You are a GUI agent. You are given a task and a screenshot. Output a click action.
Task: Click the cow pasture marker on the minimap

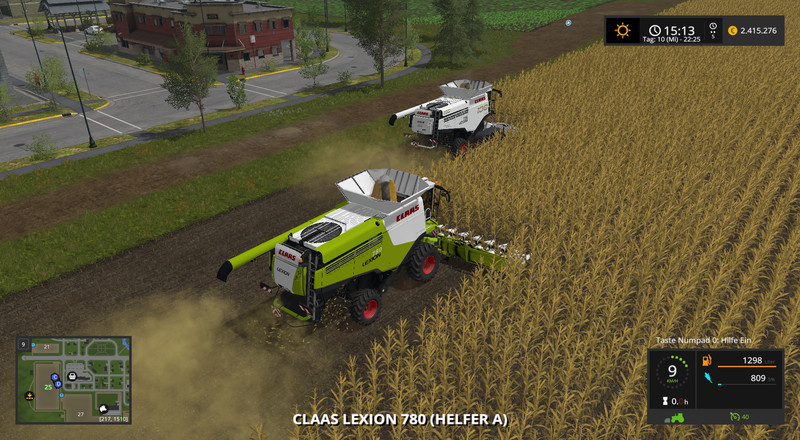(x=103, y=408)
